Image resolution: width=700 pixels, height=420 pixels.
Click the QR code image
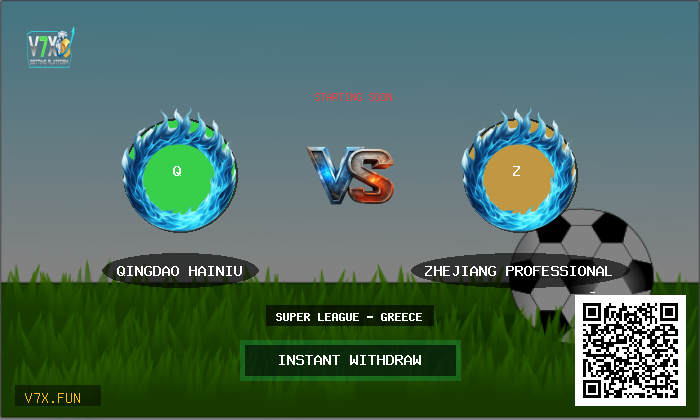pyautogui.click(x=630, y=350)
